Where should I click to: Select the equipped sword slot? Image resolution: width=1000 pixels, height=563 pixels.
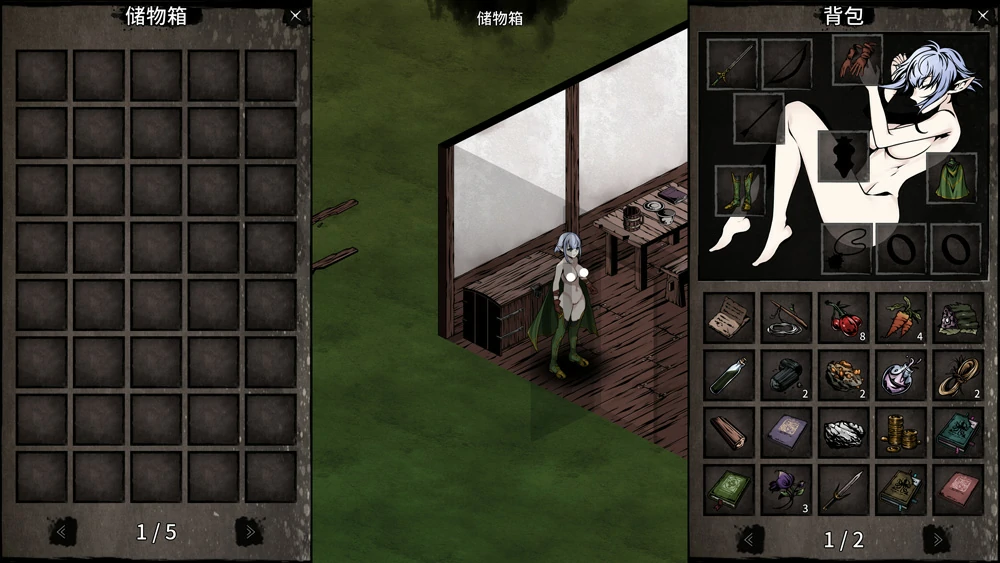pos(732,64)
